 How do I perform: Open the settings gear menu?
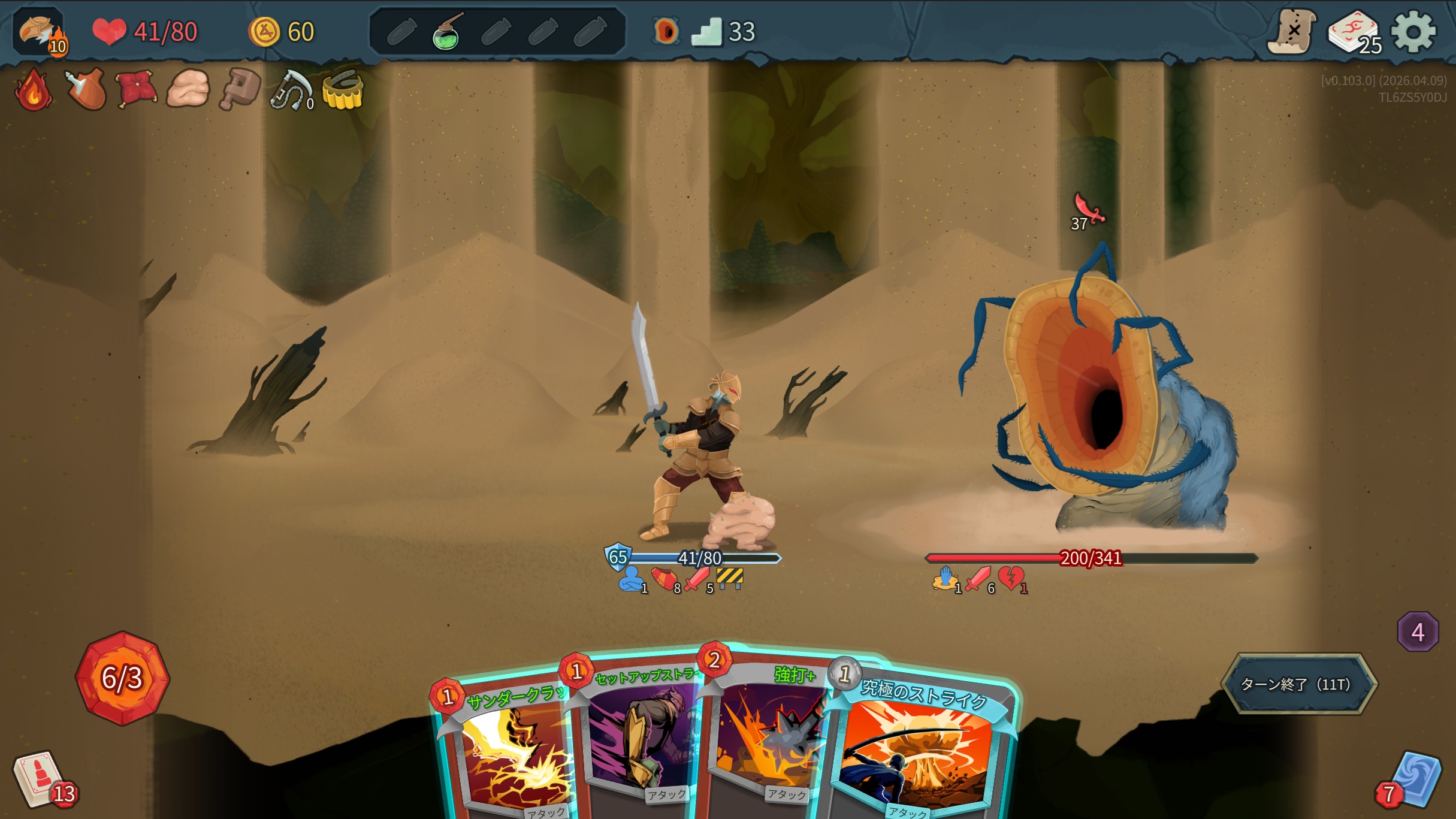click(x=1413, y=31)
